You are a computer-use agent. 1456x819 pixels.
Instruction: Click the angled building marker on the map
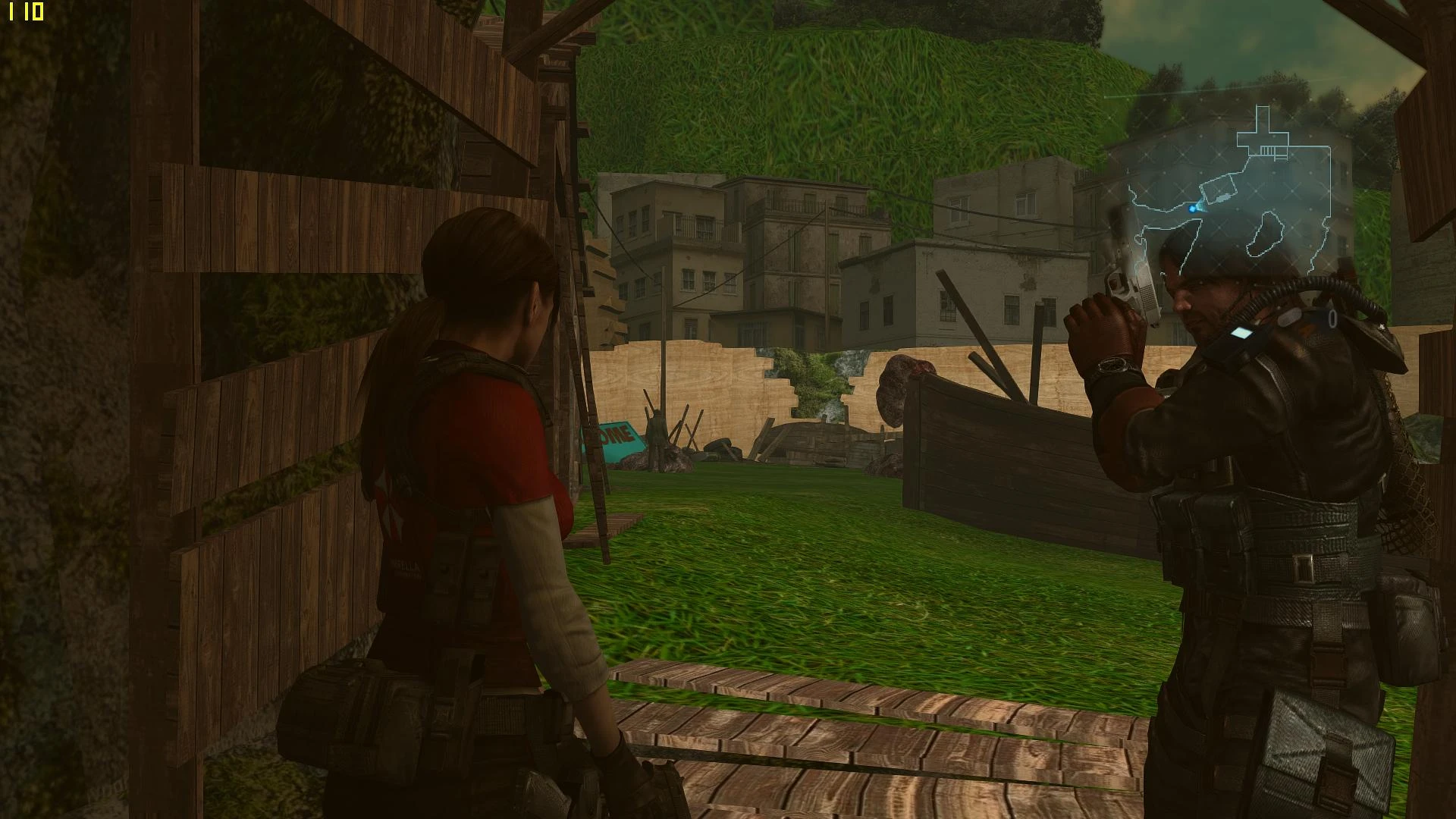1216,187
